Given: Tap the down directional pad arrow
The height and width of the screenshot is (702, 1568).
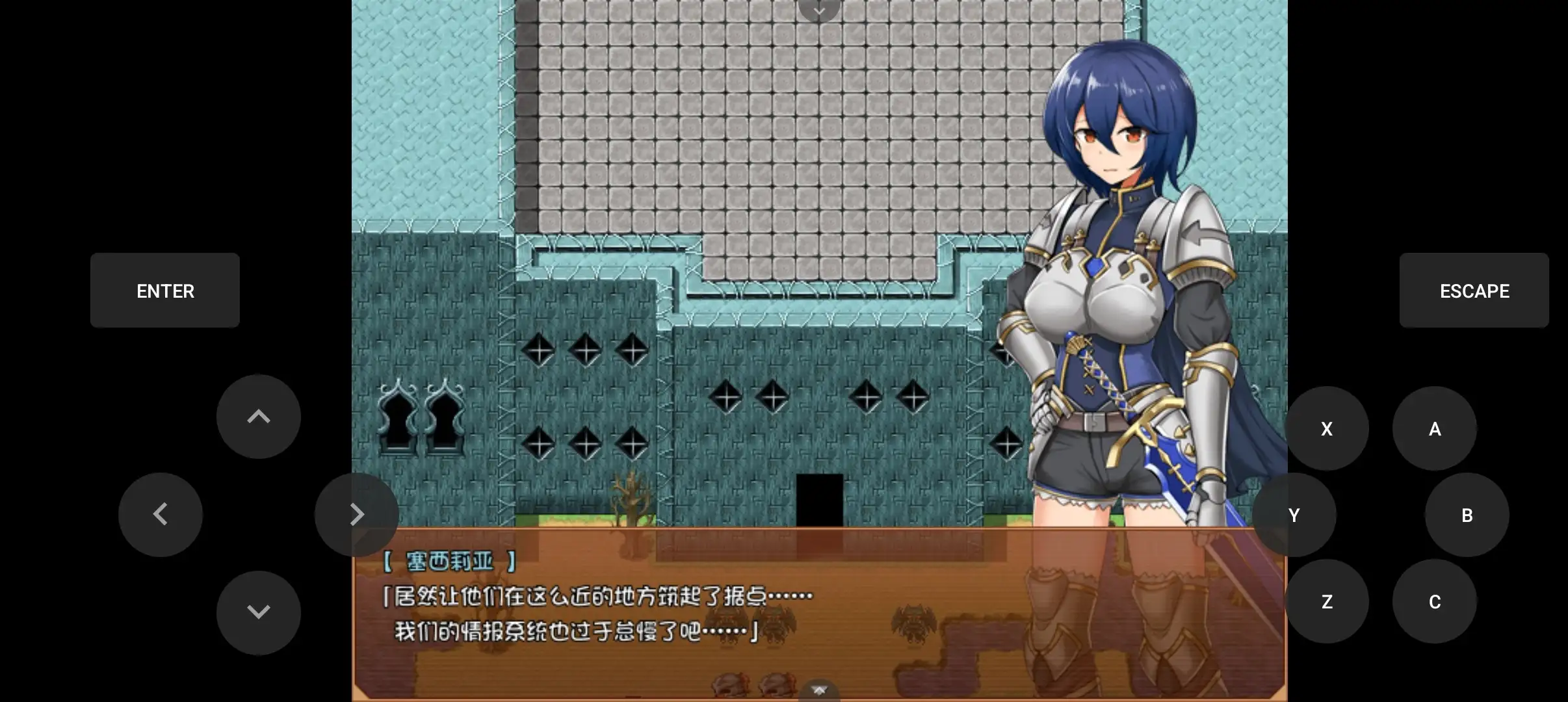Looking at the screenshot, I should point(259,611).
